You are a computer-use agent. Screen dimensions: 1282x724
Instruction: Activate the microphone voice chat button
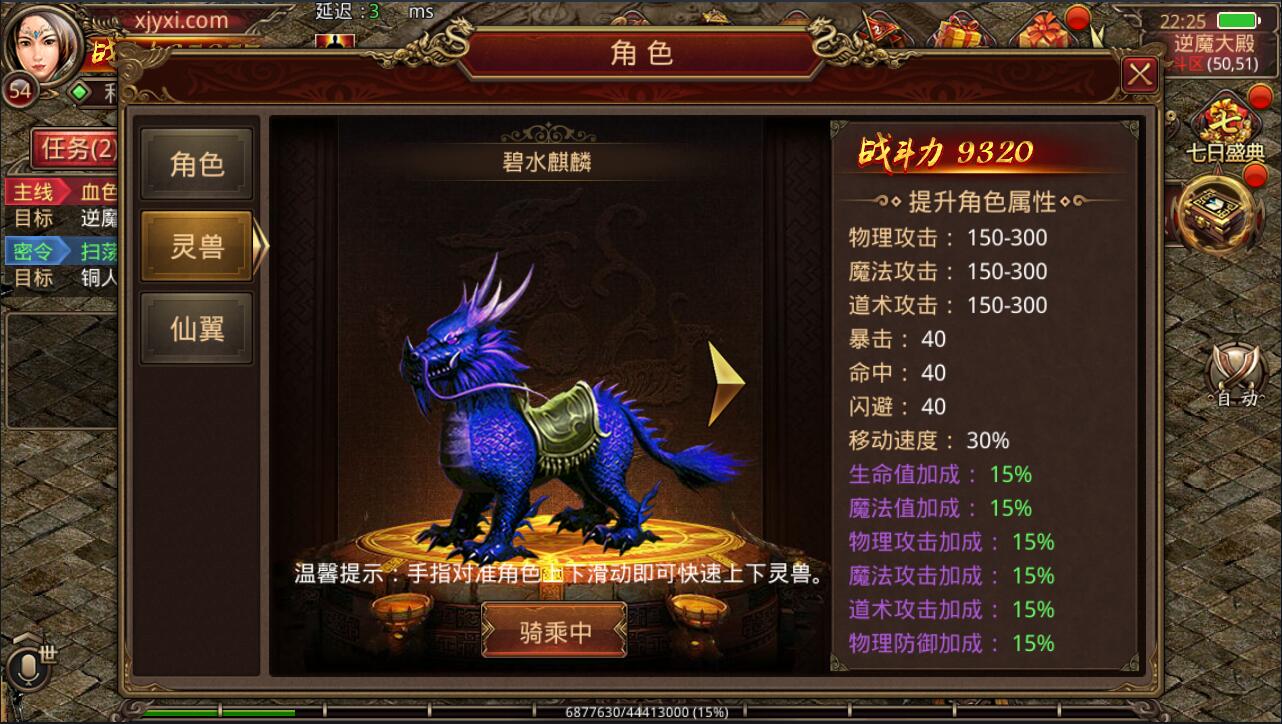click(x=31, y=668)
